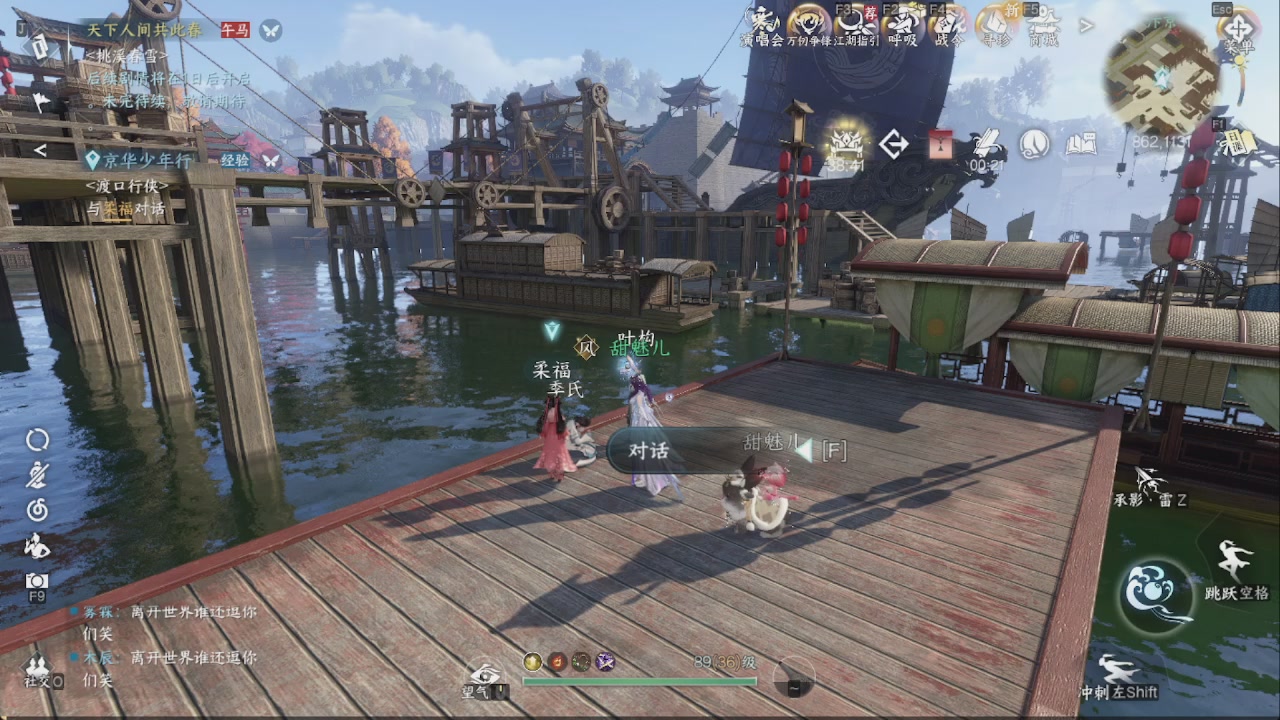This screenshot has height=720, width=1280.
Task: Open the 天下人间共此春 quest entry
Action: [x=144, y=30]
